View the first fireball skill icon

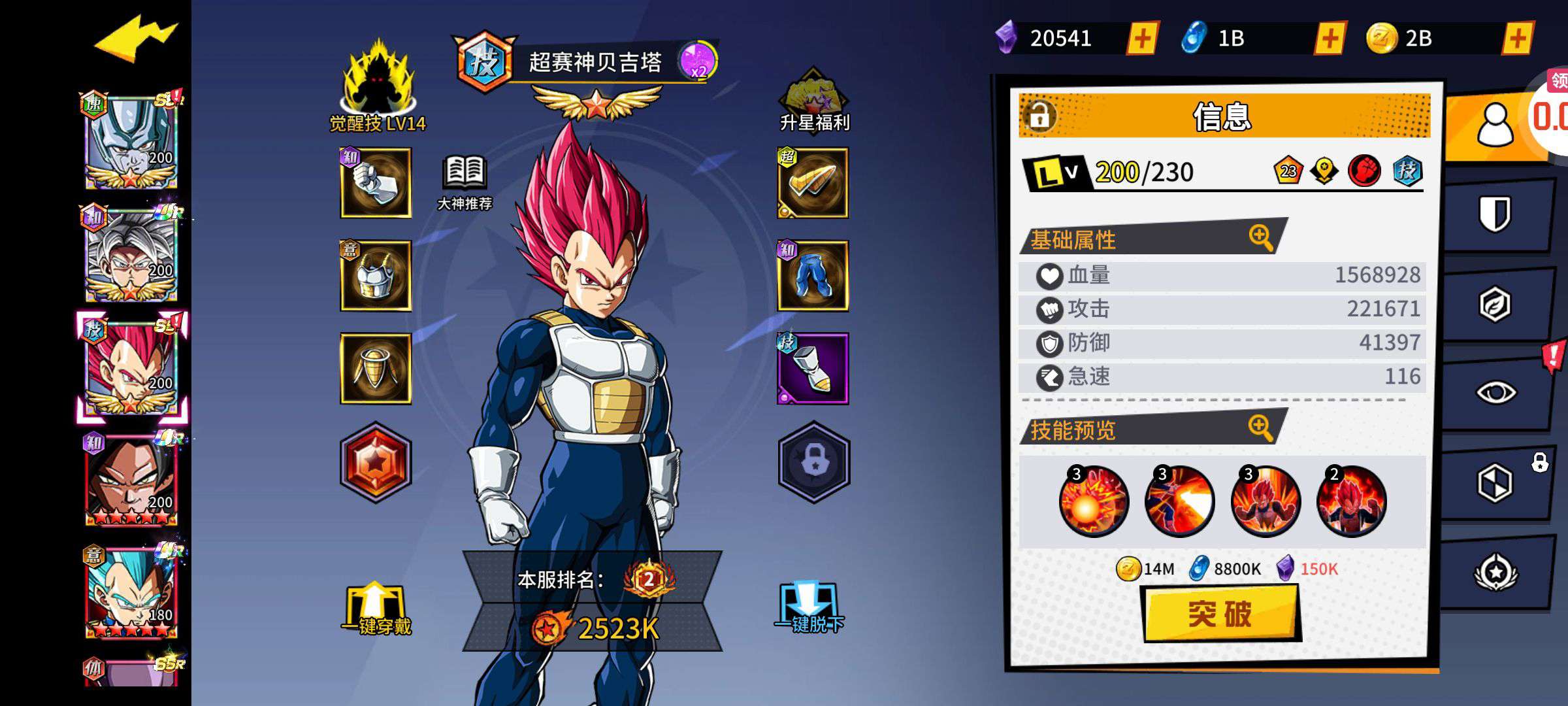point(1093,501)
